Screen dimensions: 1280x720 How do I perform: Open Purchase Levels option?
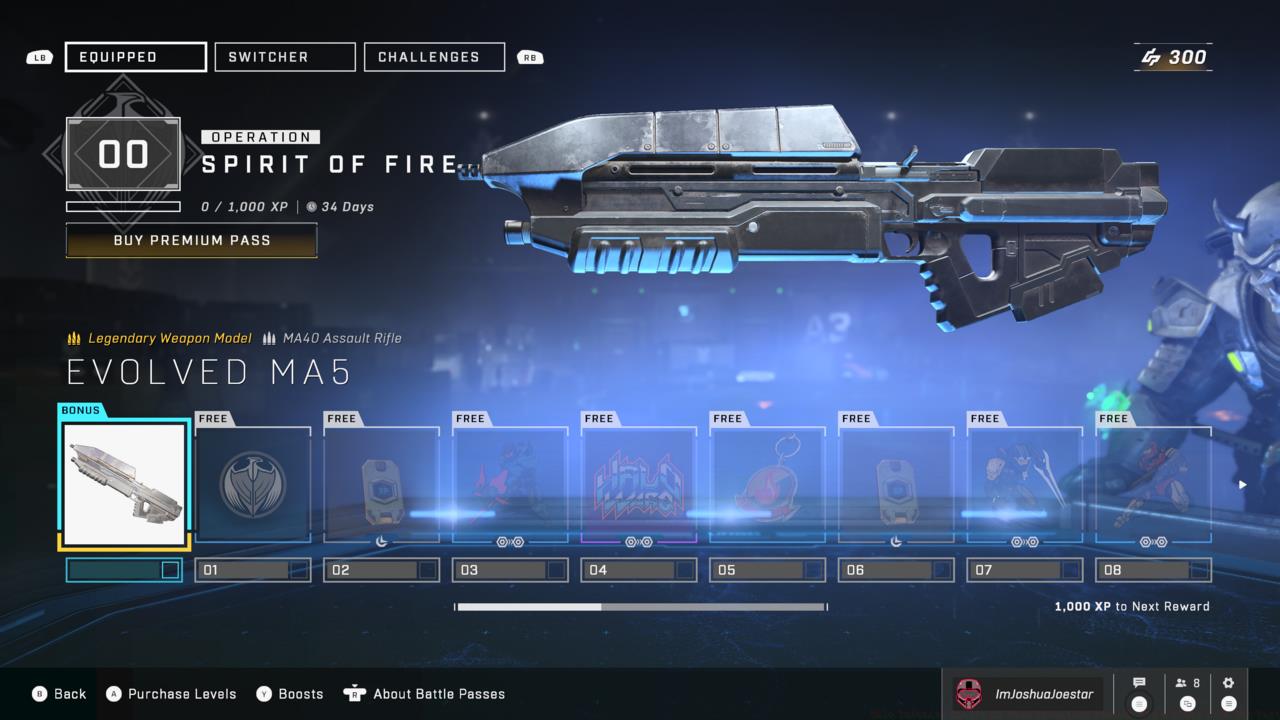[172, 694]
